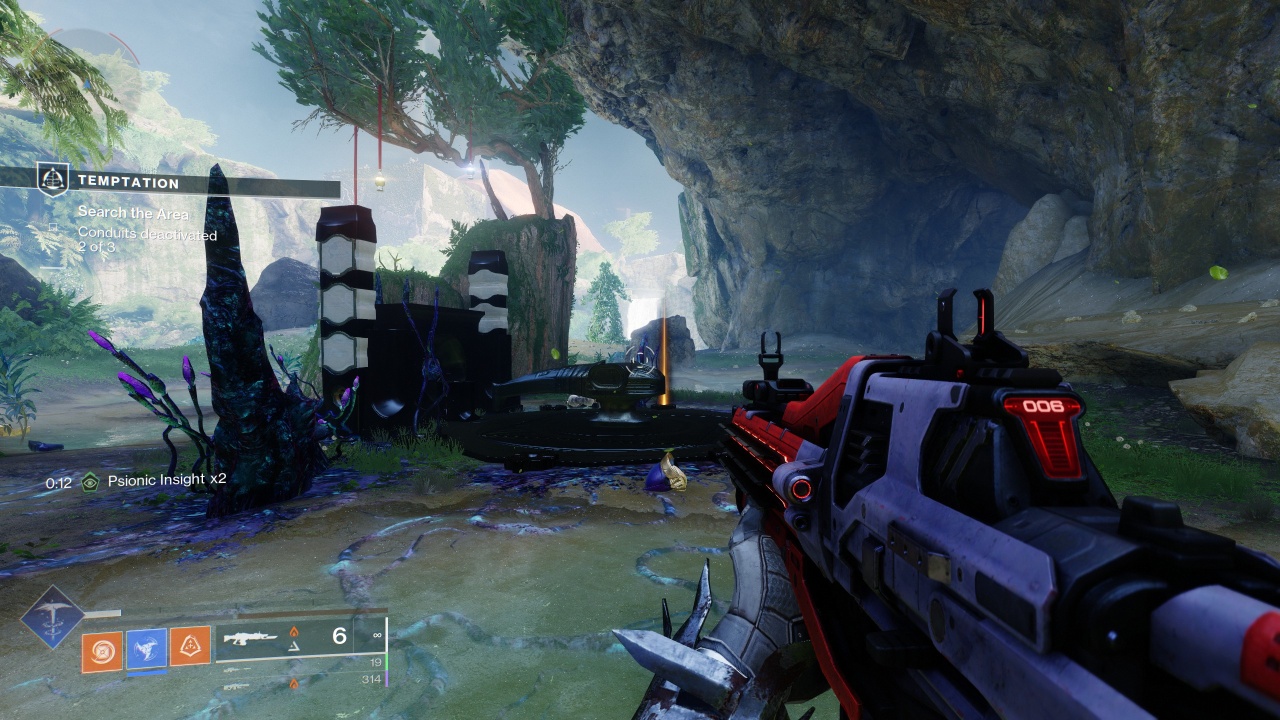1280x720 pixels.
Task: Trigger the blue throwing-blade melee ability
Action: (146, 649)
